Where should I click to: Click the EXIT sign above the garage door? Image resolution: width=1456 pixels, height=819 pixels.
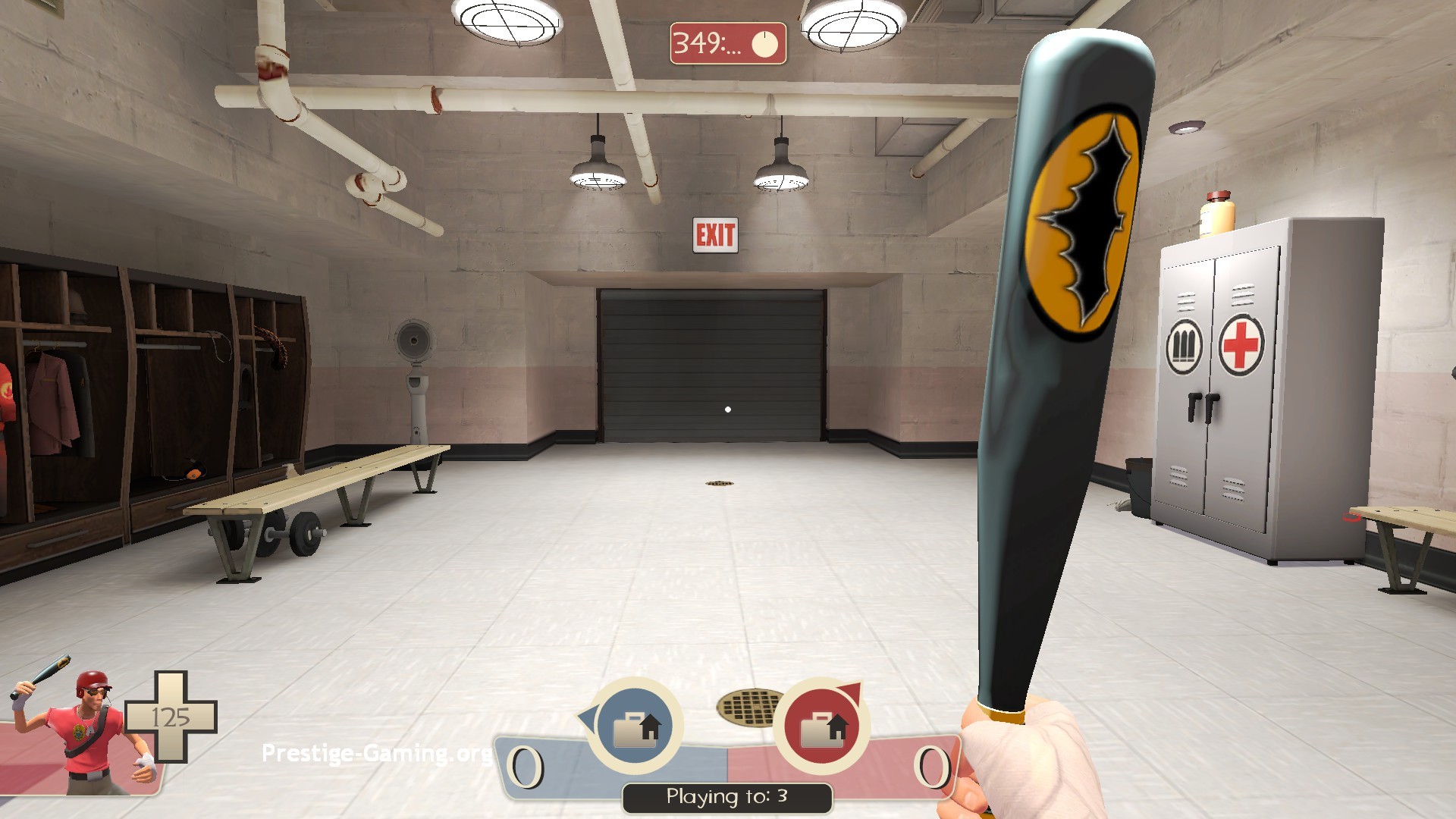coord(715,233)
